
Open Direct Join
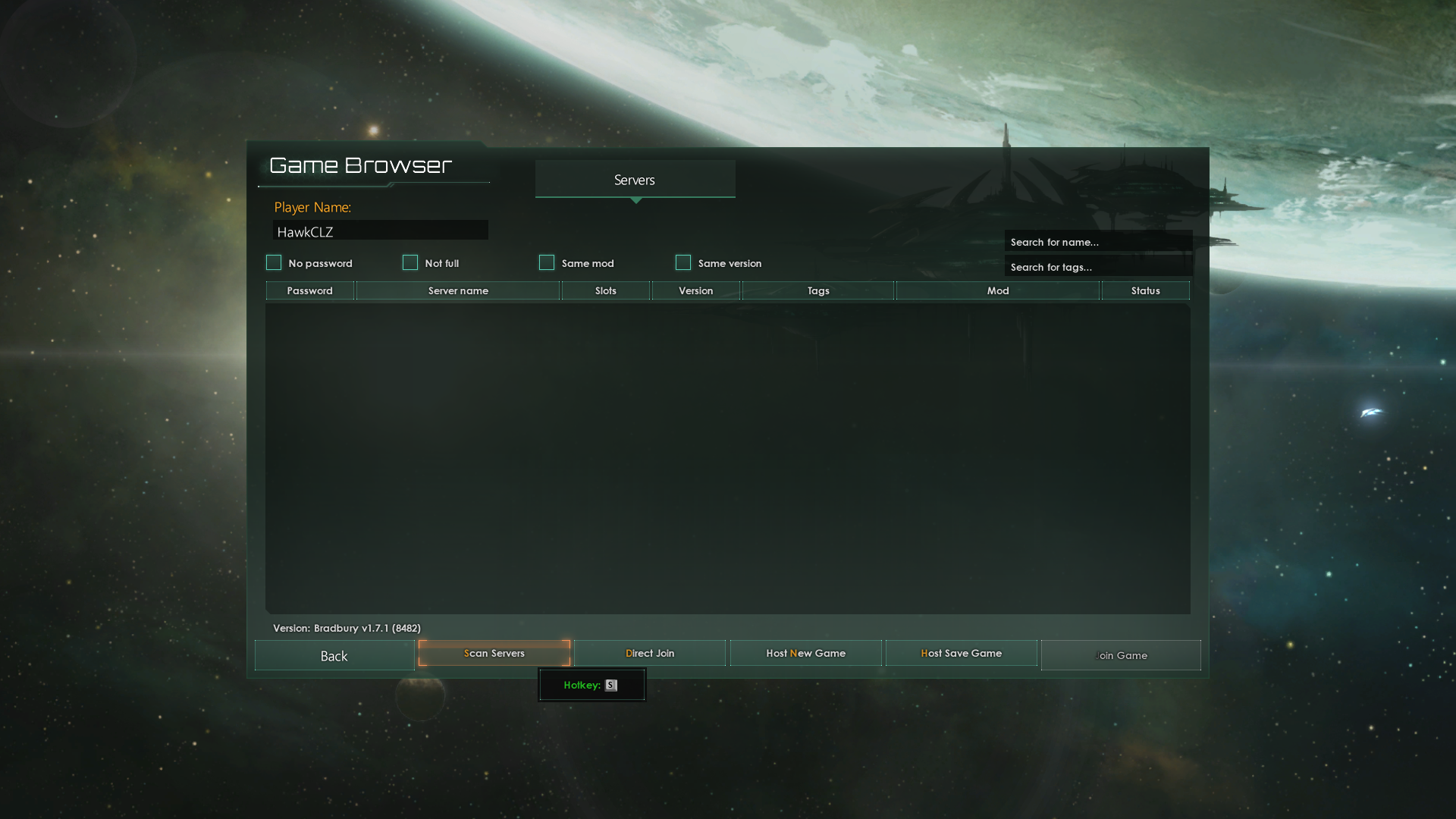(x=650, y=653)
